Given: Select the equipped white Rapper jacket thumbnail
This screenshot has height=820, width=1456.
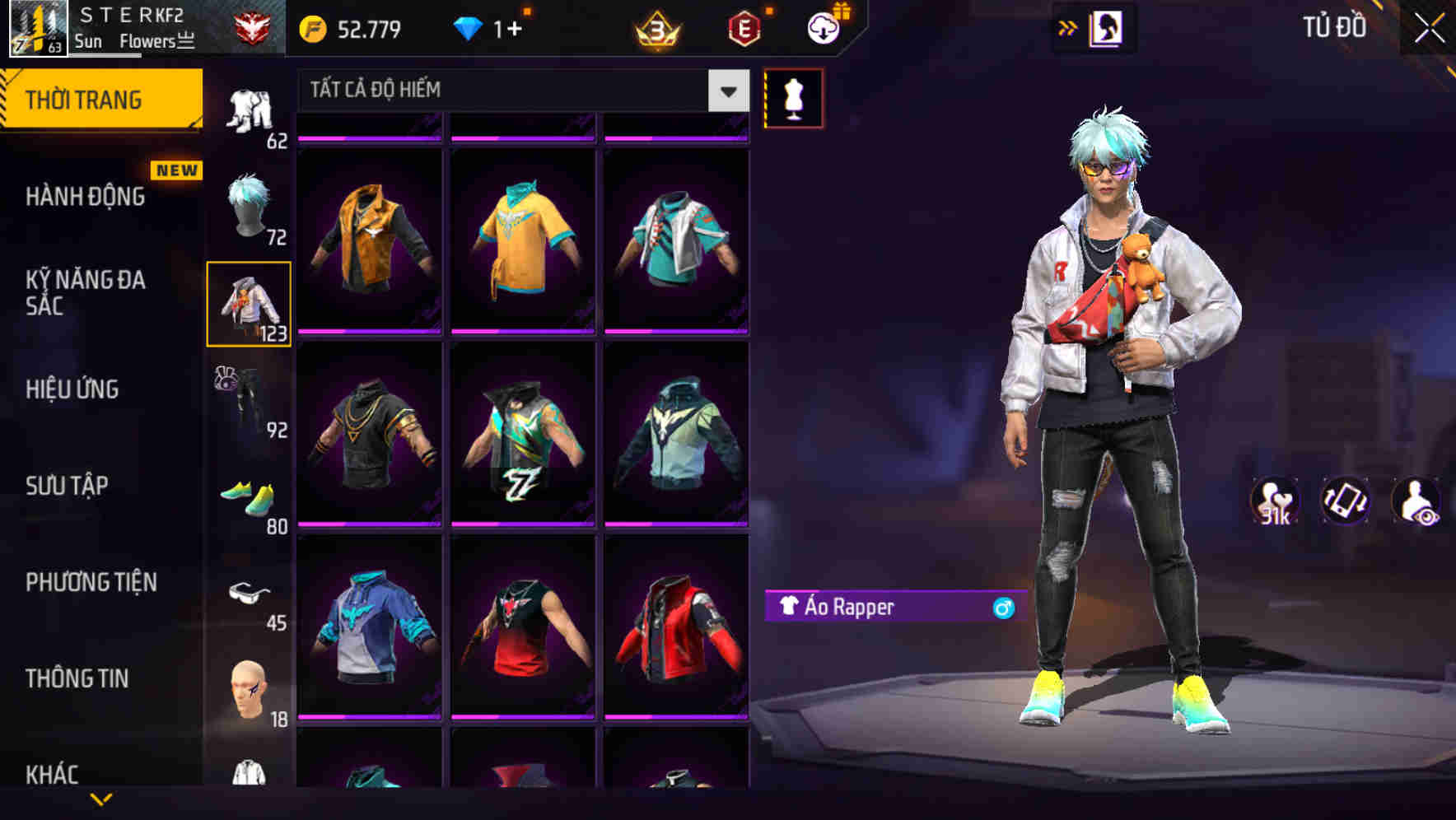Looking at the screenshot, I should 250,303.
